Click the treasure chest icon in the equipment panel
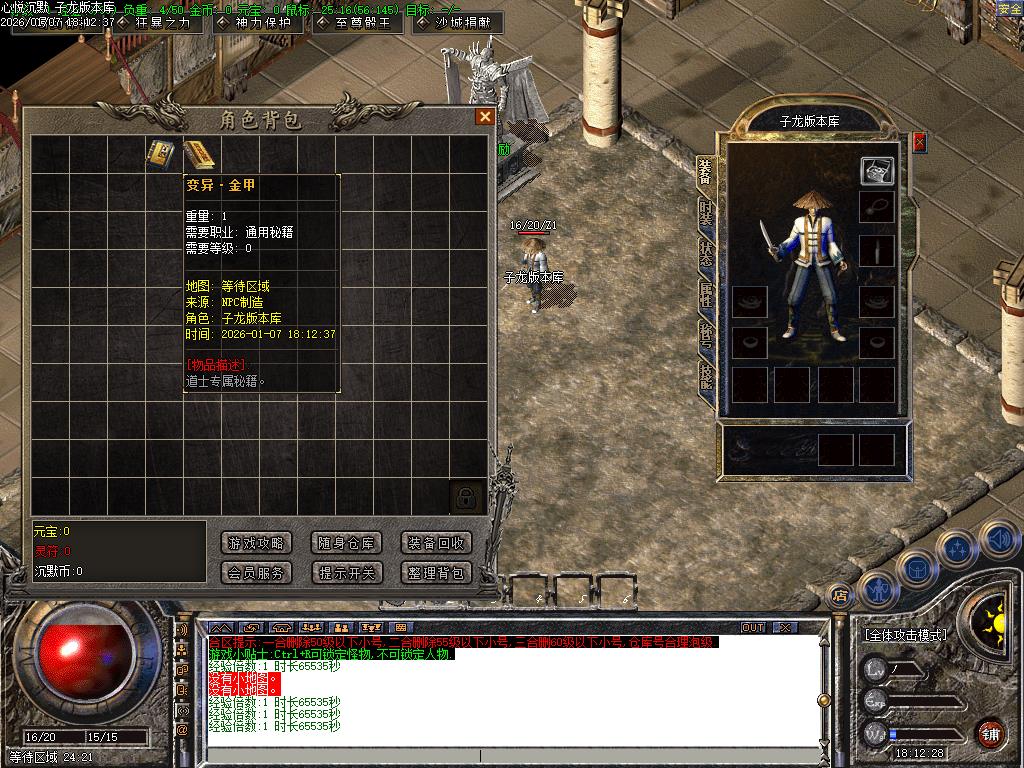 [x=877, y=171]
